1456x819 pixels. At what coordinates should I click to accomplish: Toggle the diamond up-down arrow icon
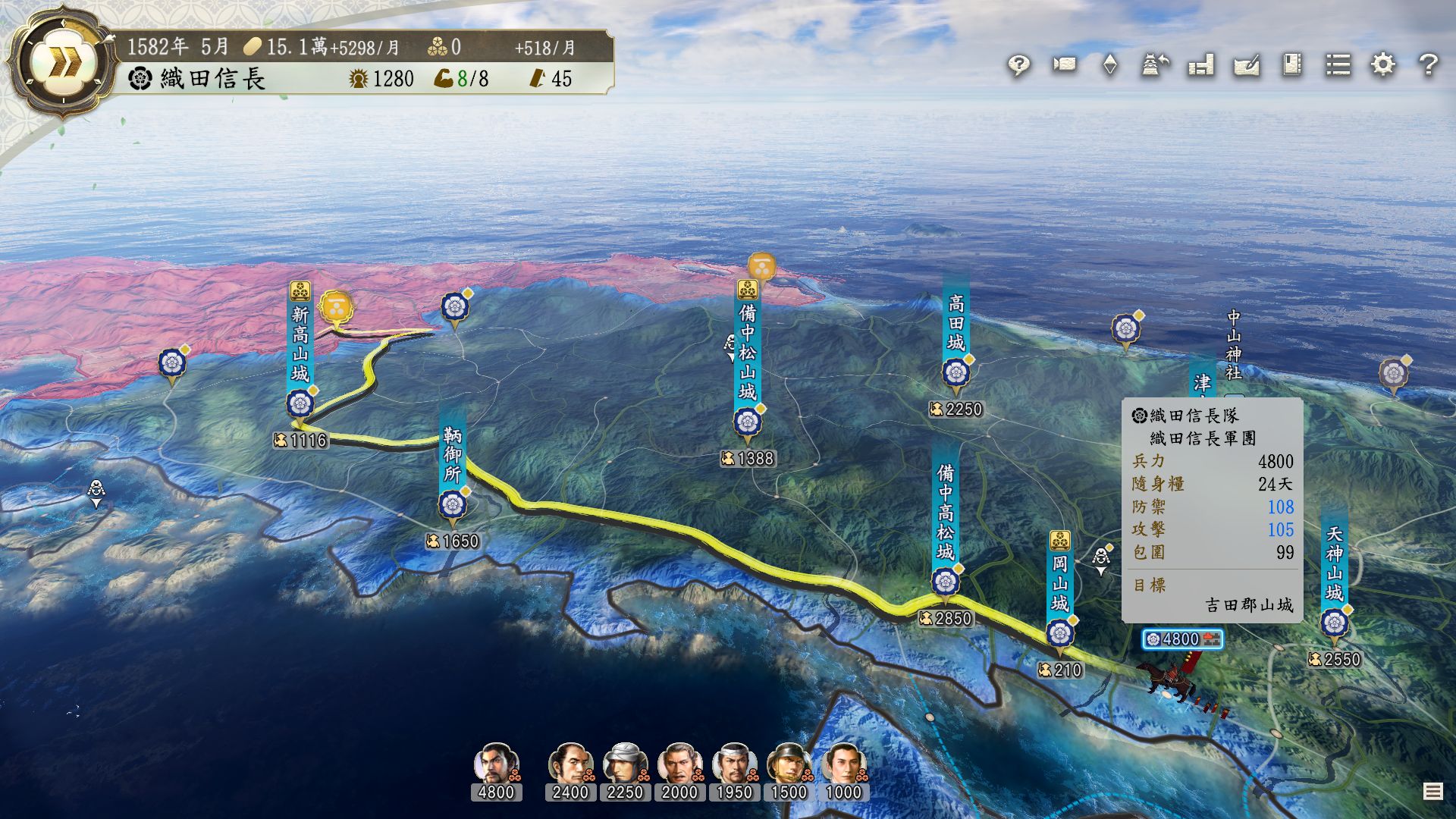point(1109,64)
